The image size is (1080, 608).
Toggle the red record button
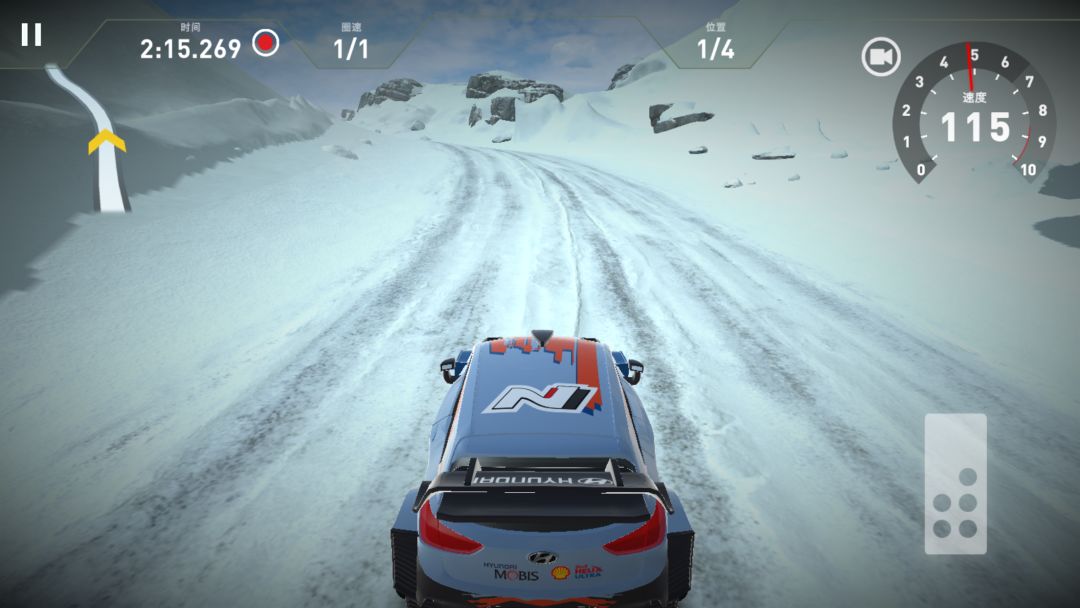point(265,43)
